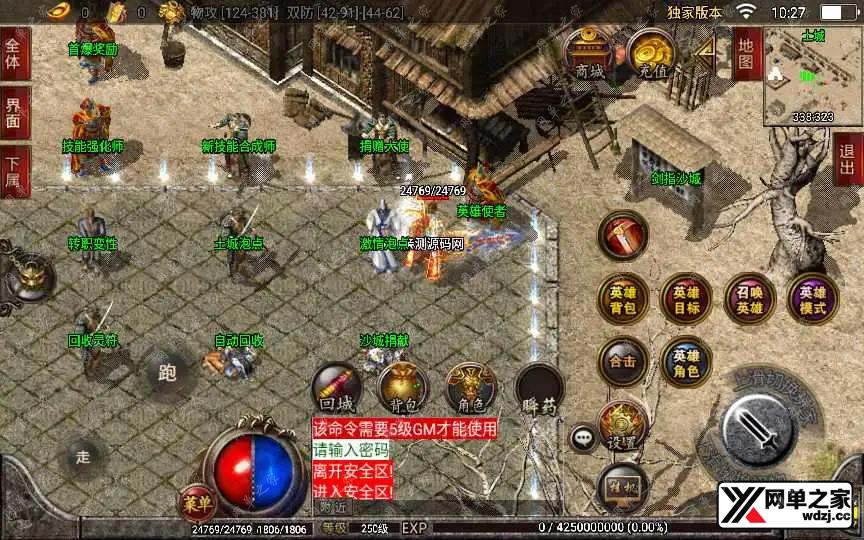
Task: Click the 地图 map tab
Action: coord(746,53)
